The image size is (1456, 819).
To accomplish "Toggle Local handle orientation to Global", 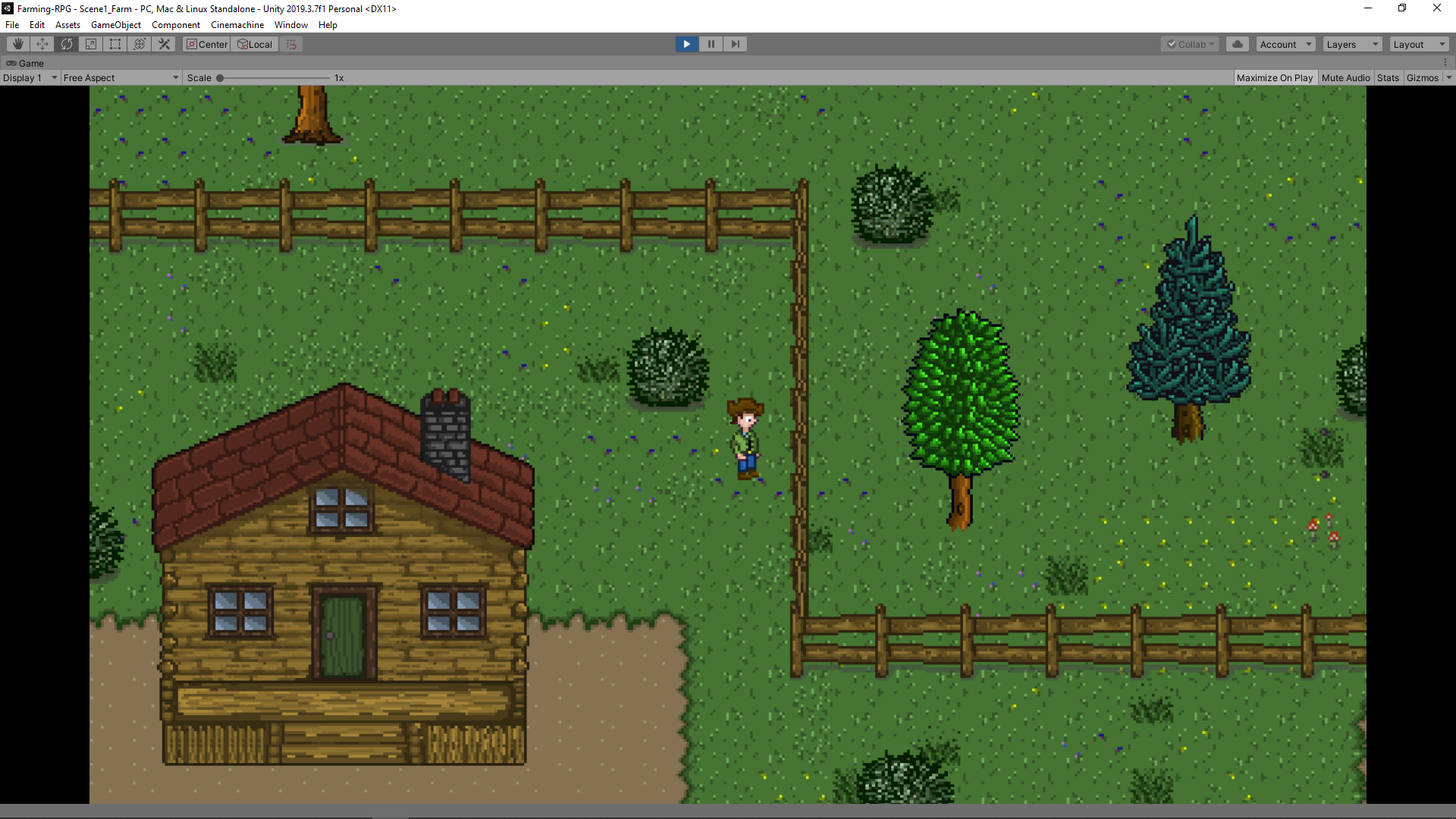I will (254, 44).
